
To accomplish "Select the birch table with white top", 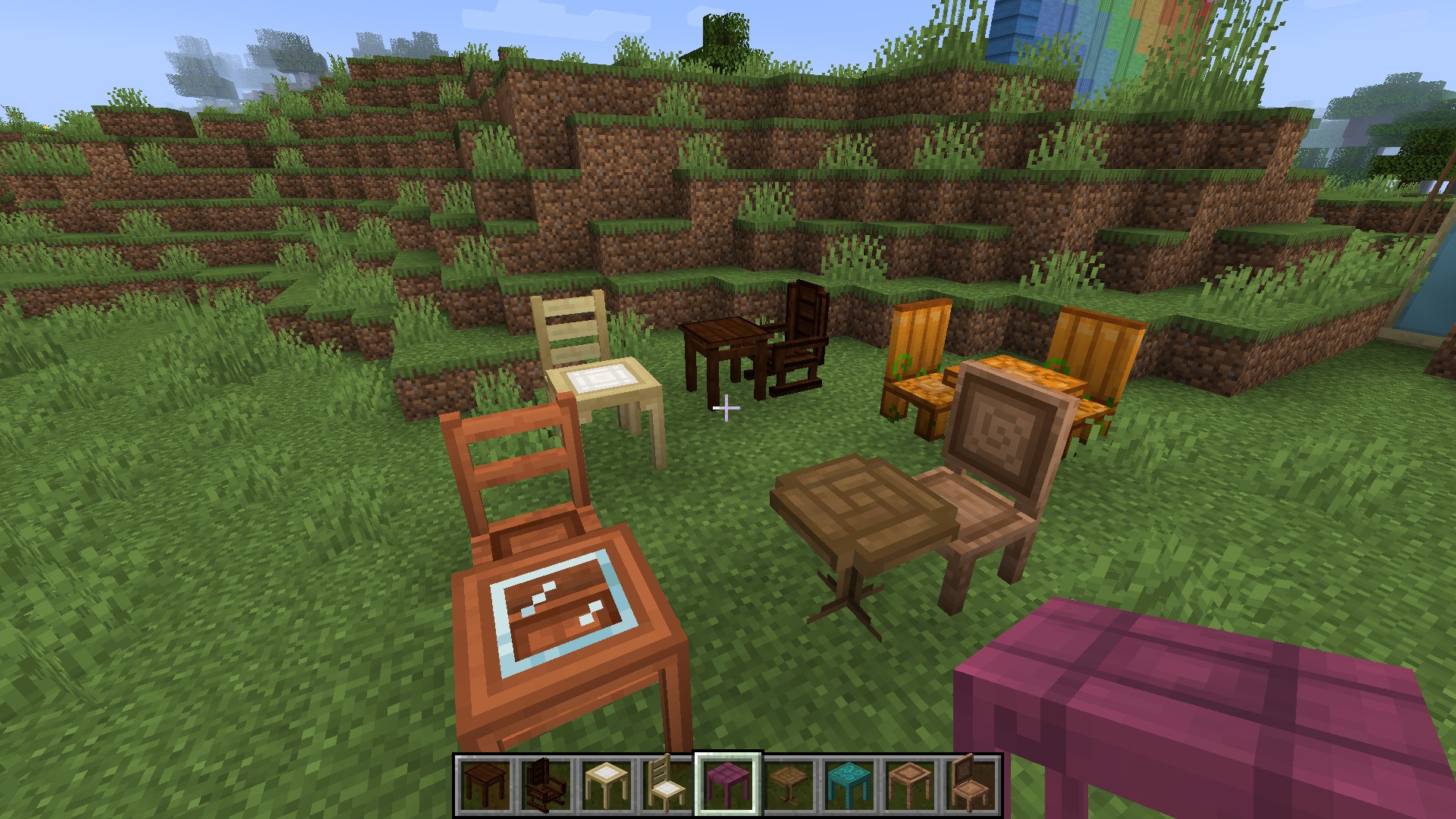I will (x=607, y=784).
